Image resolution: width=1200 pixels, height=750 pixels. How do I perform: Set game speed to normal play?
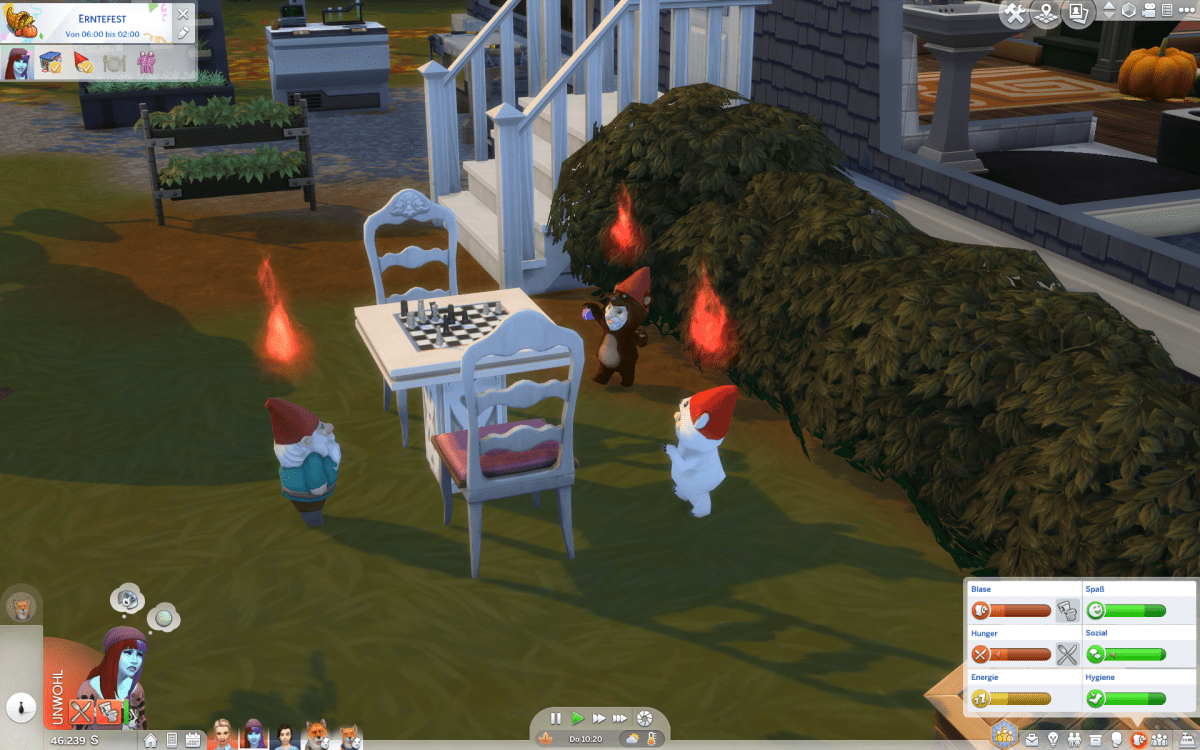click(577, 718)
